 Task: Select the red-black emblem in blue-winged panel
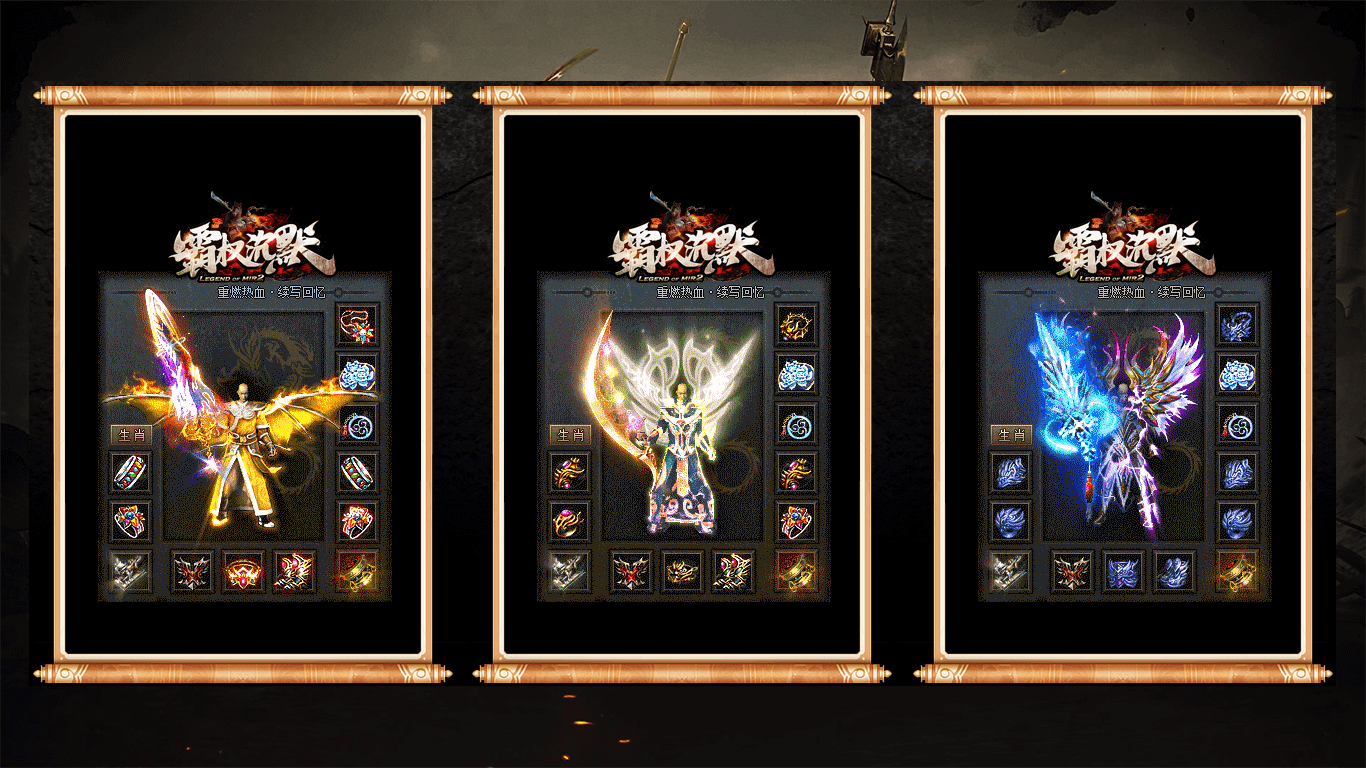tap(1072, 572)
